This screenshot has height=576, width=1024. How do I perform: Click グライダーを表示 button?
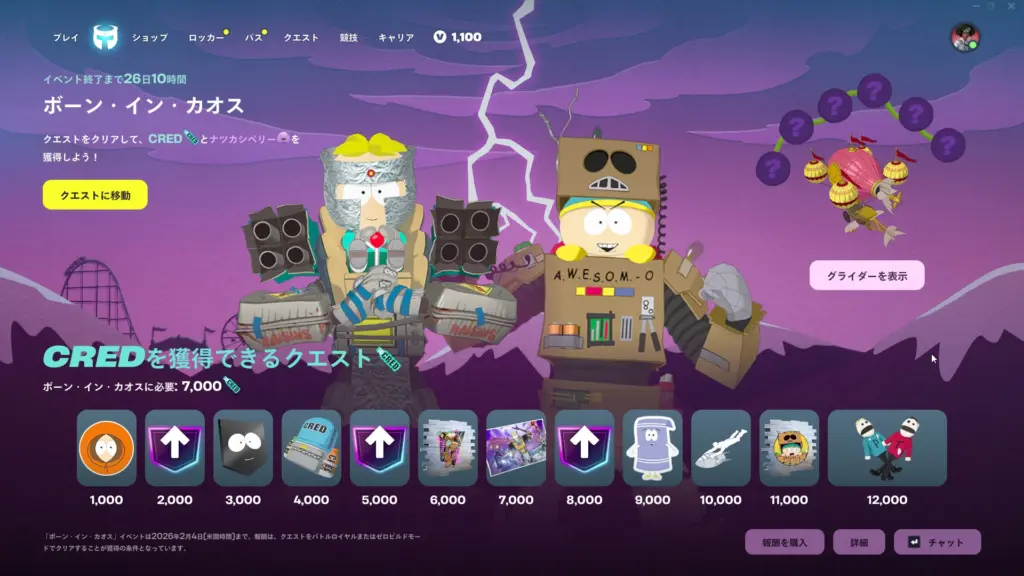pyautogui.click(x=867, y=275)
